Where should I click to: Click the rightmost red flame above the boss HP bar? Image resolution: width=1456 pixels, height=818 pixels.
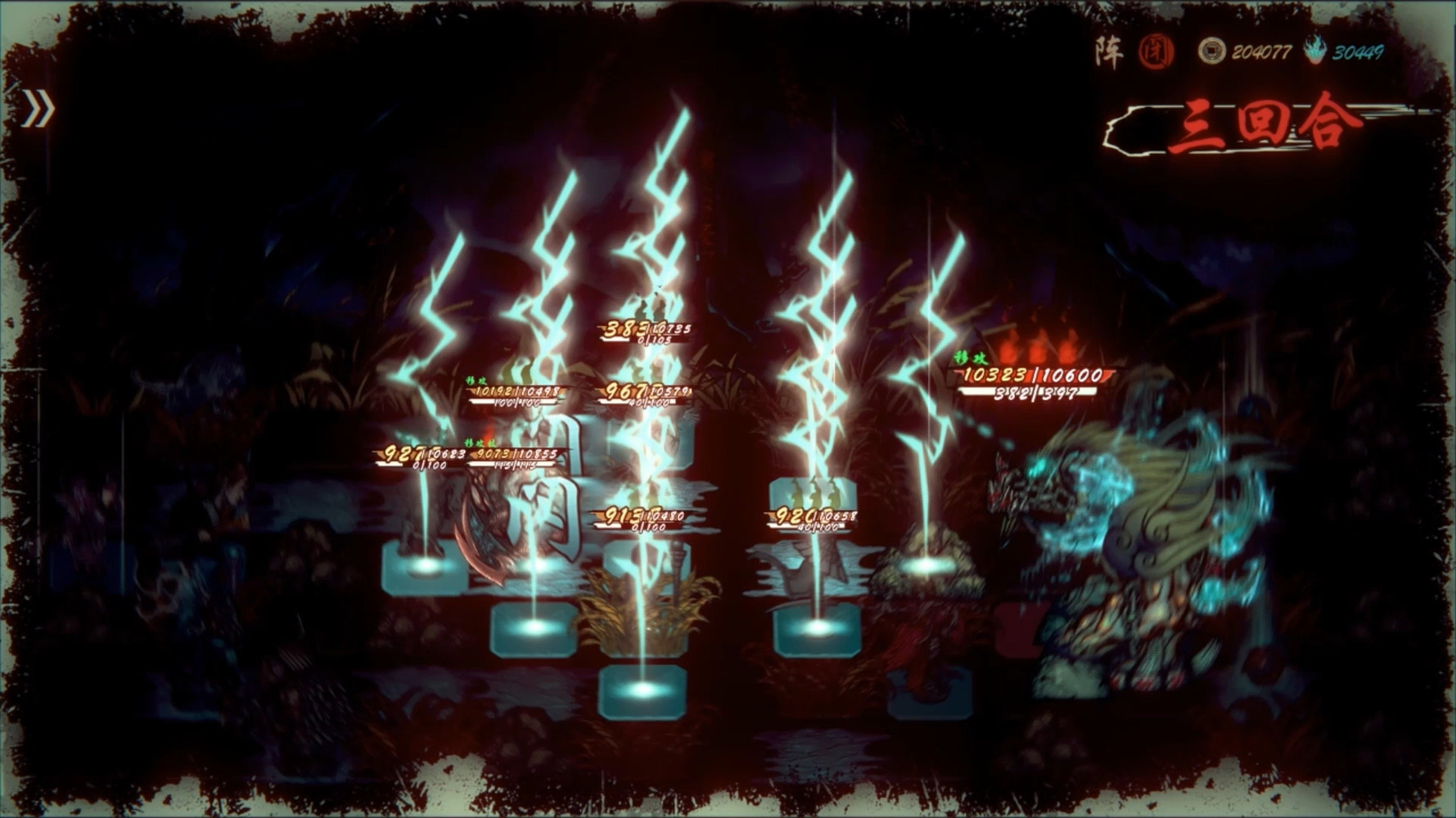point(1068,350)
